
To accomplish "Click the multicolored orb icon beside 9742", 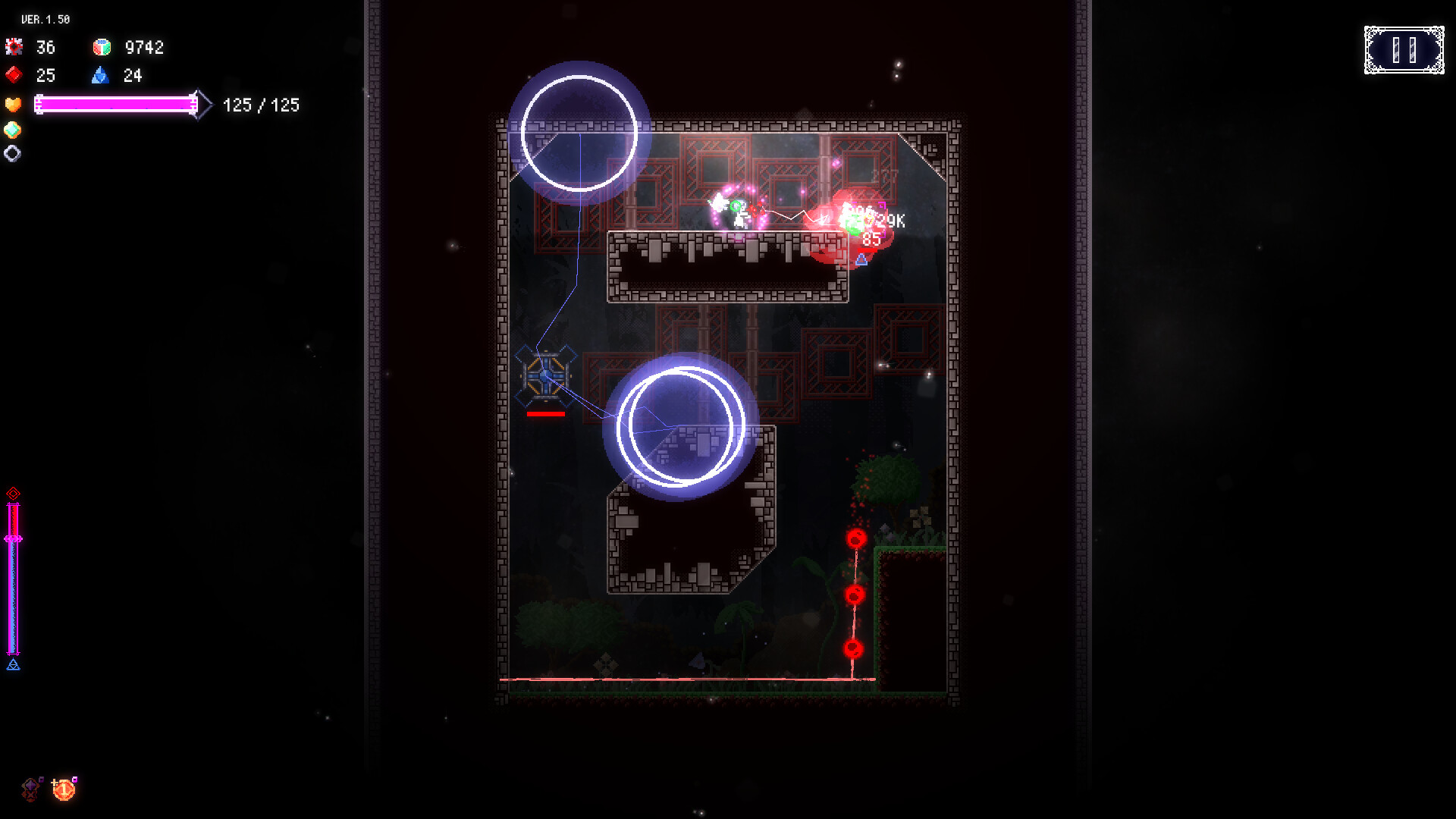I will point(101,47).
